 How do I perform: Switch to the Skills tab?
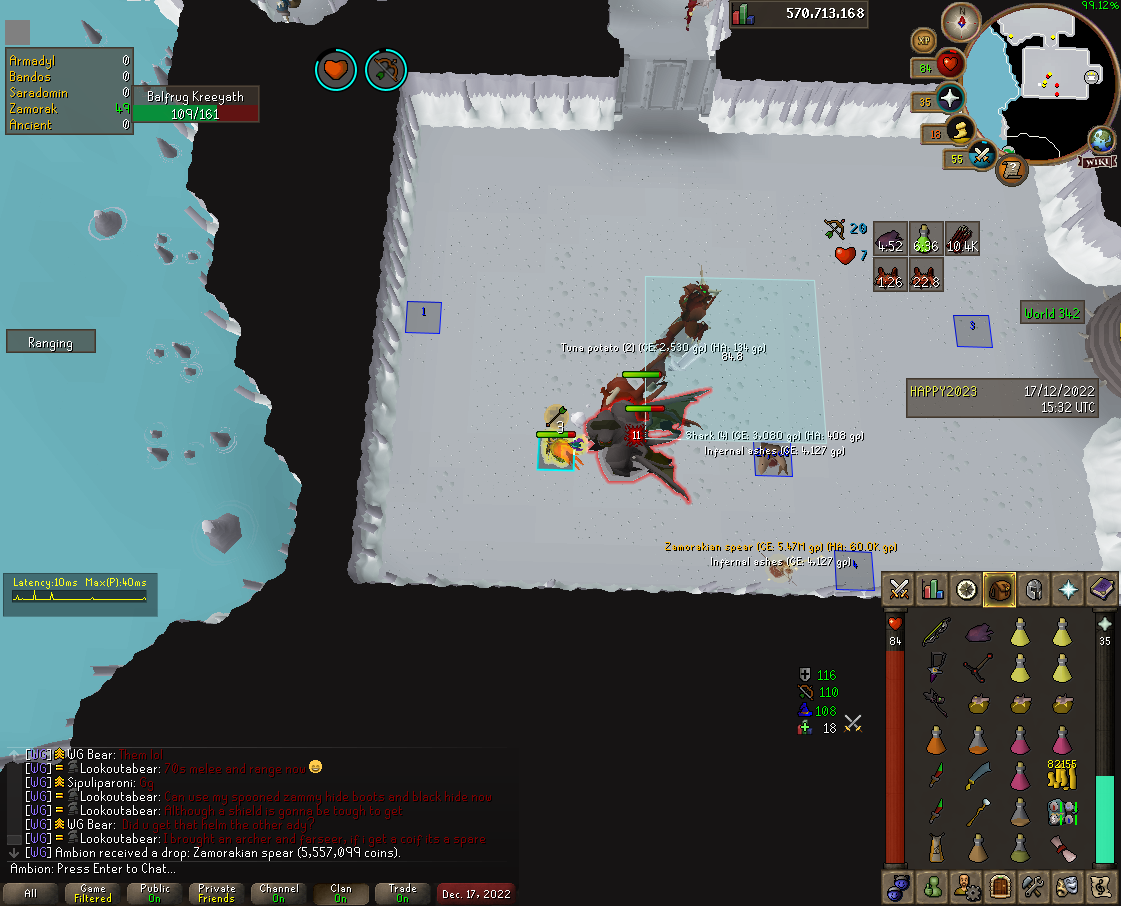pyautogui.click(x=932, y=588)
